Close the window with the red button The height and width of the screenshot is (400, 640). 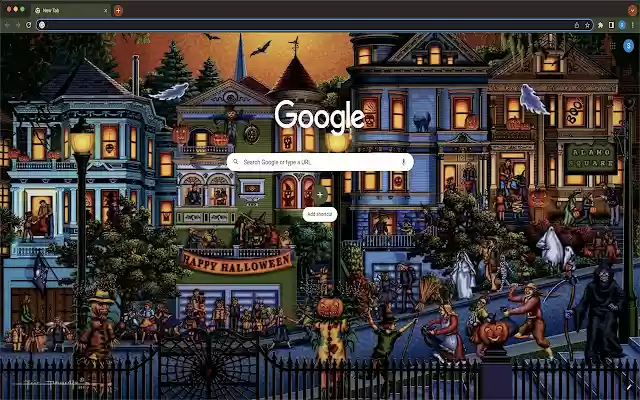point(6,9)
